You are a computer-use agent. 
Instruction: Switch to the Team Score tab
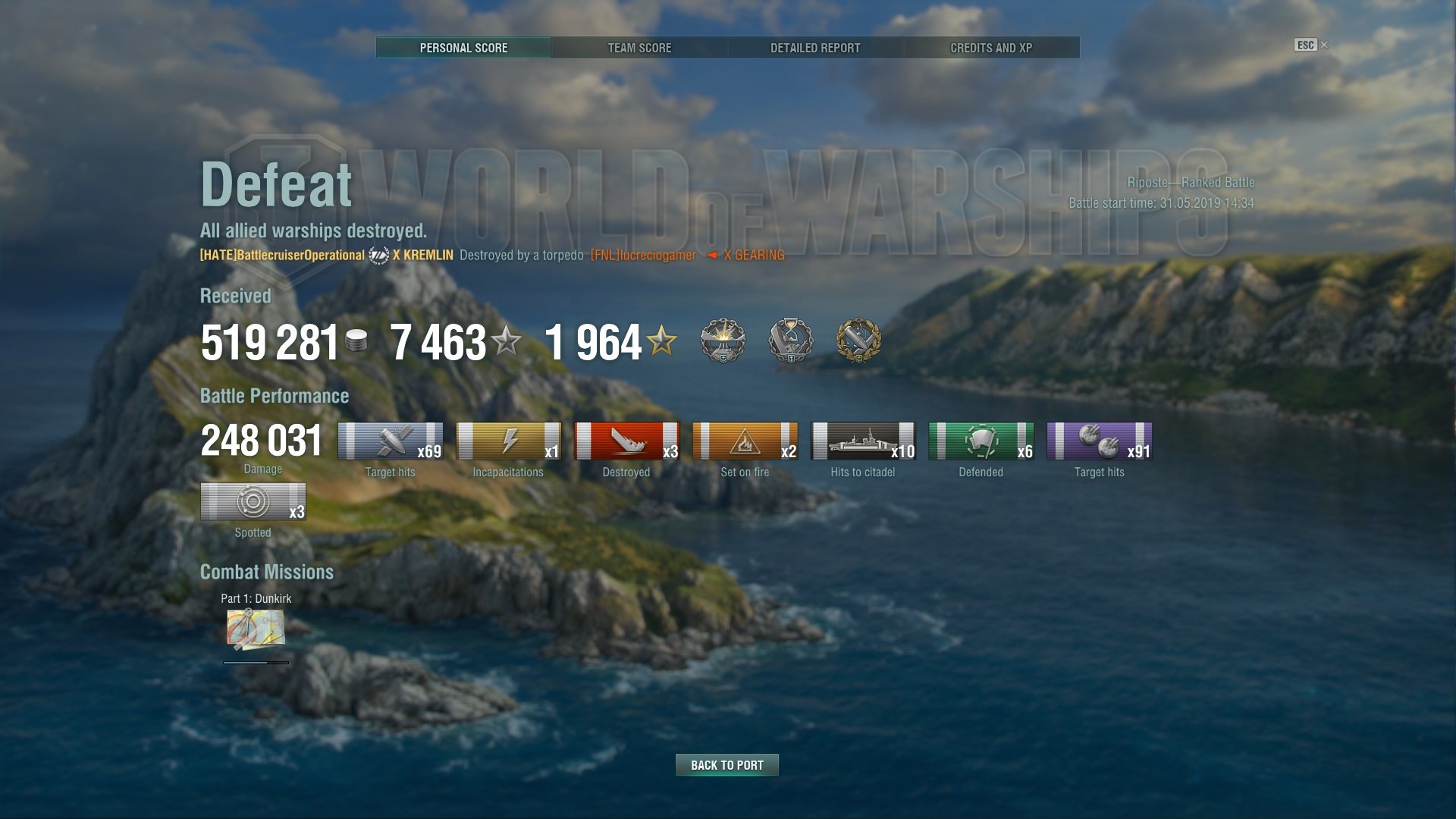click(639, 48)
